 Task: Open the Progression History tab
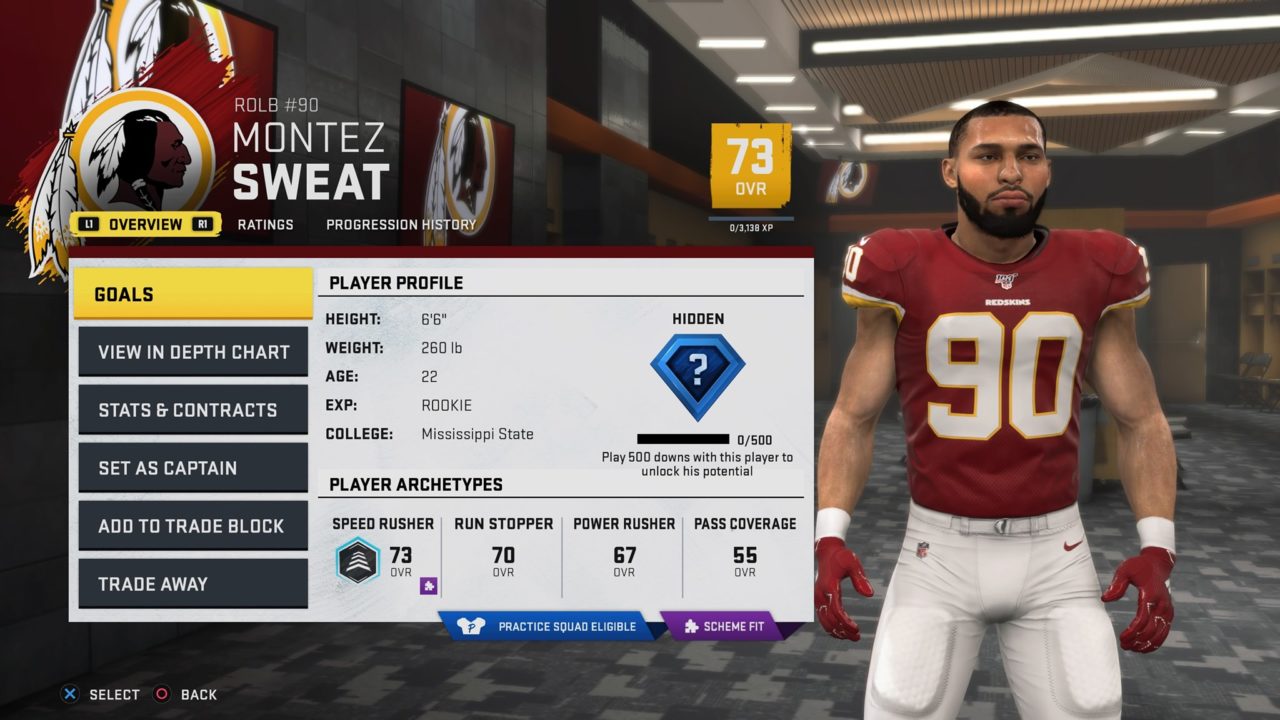tap(401, 224)
